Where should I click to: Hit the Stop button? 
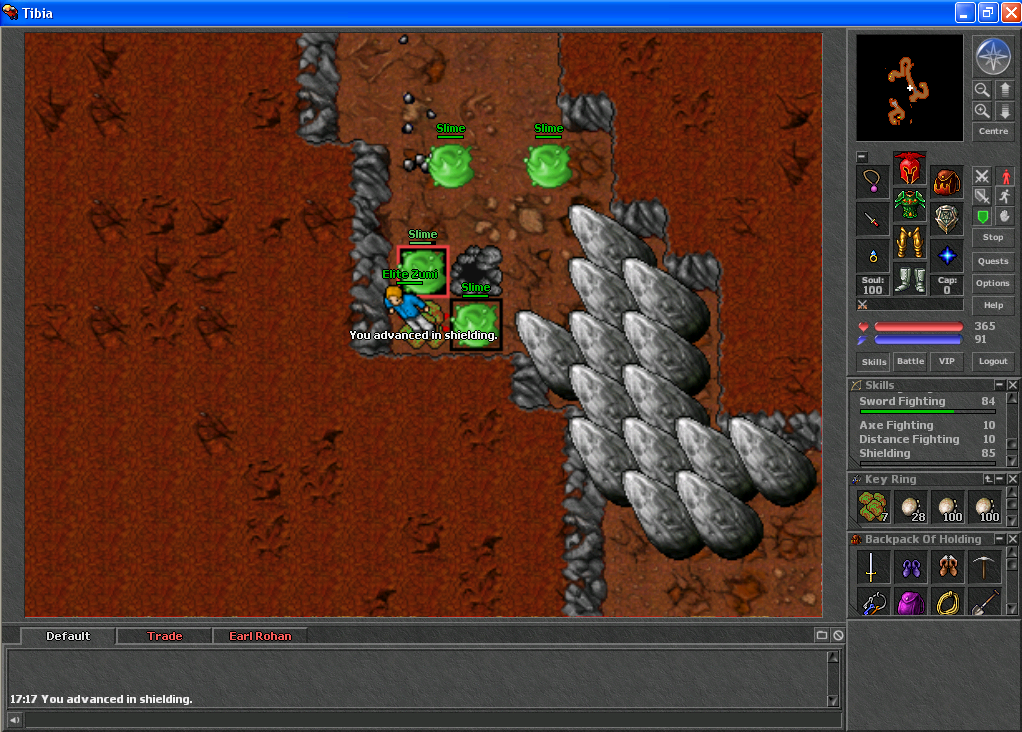[x=993, y=237]
